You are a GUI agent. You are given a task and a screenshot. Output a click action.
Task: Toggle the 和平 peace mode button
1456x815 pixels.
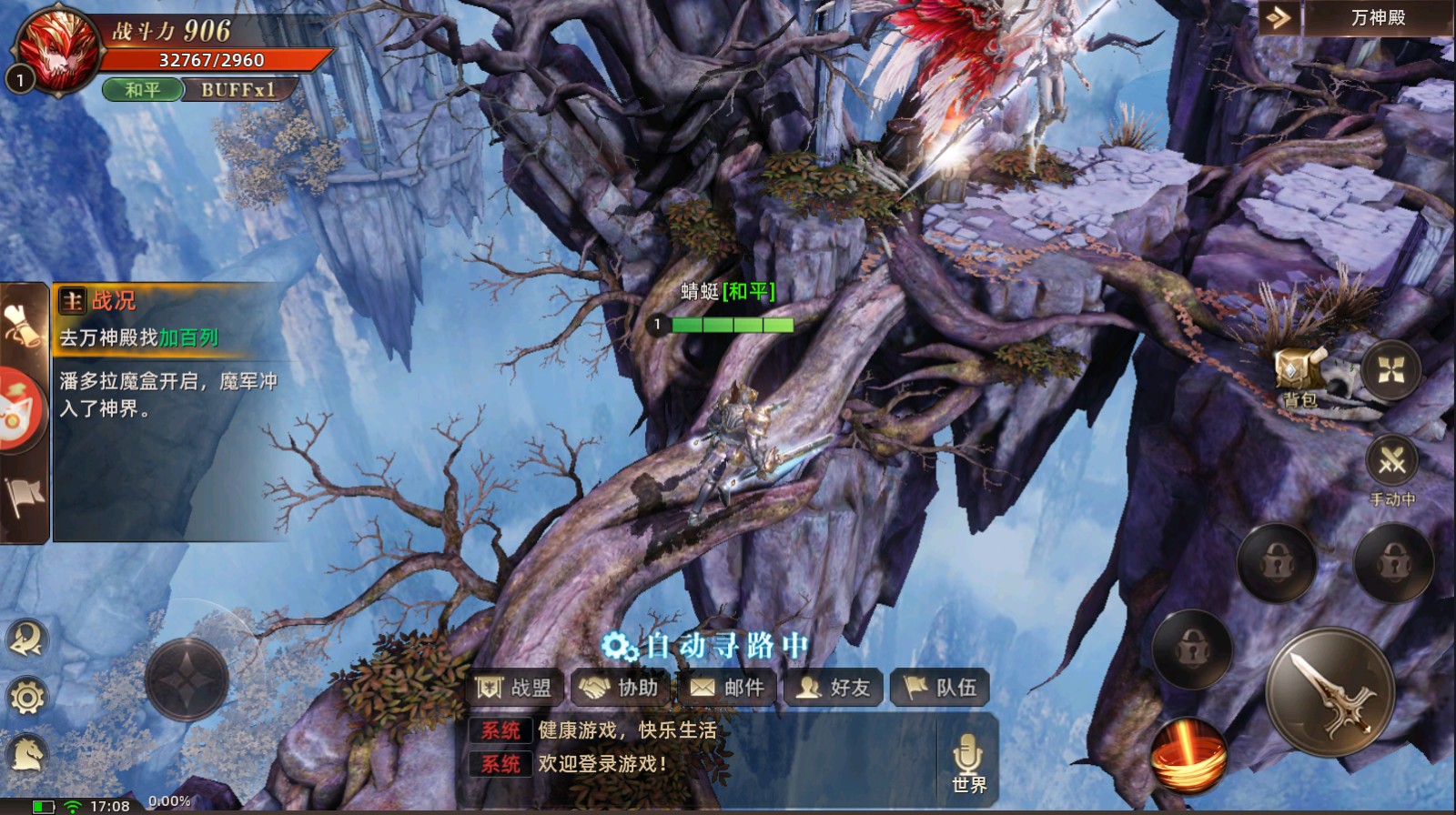tap(143, 90)
